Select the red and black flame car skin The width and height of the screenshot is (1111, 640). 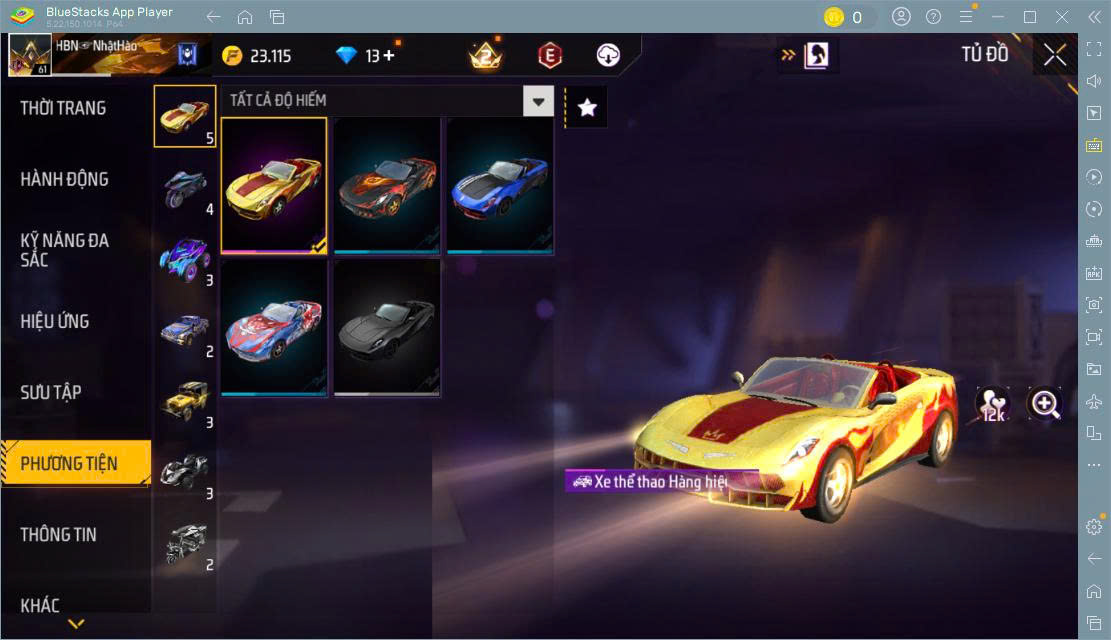click(387, 185)
